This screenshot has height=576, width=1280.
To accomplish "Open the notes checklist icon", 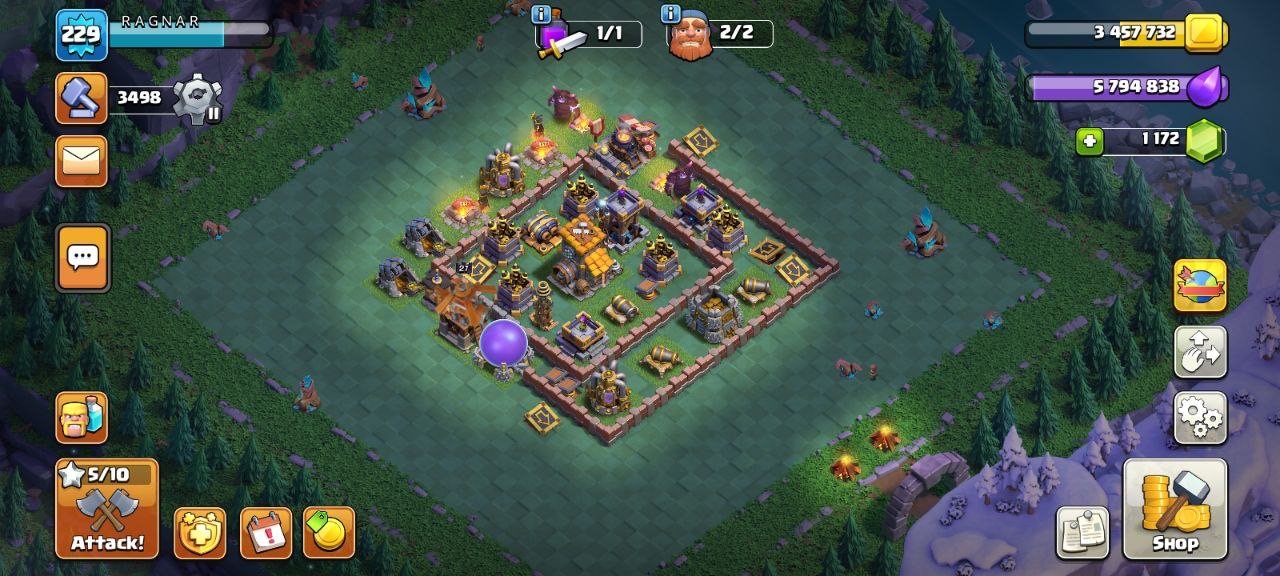I will (x=1083, y=533).
